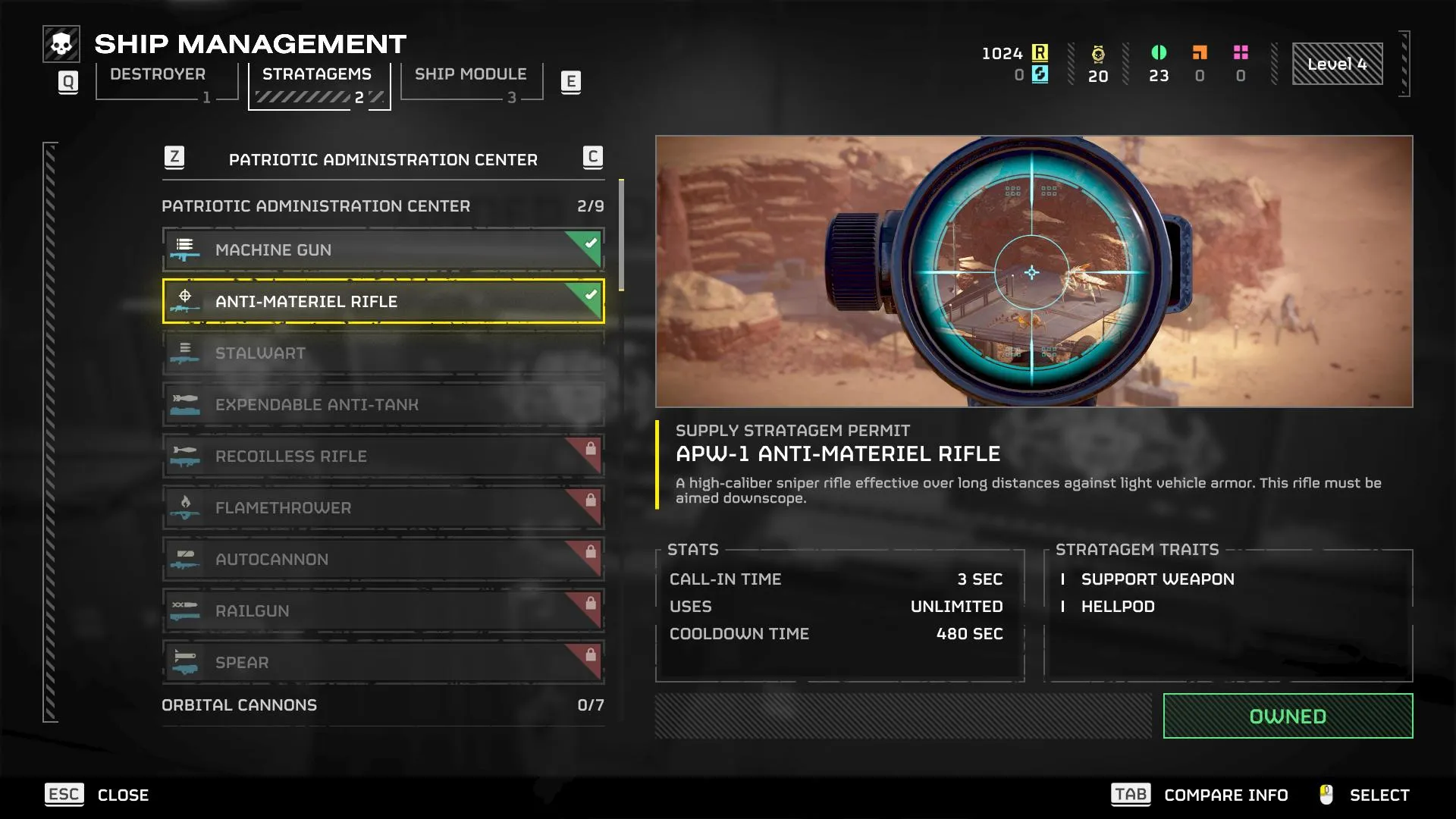The image size is (1456, 819).
Task: Select the locked Autocannon row
Action: tap(383, 560)
